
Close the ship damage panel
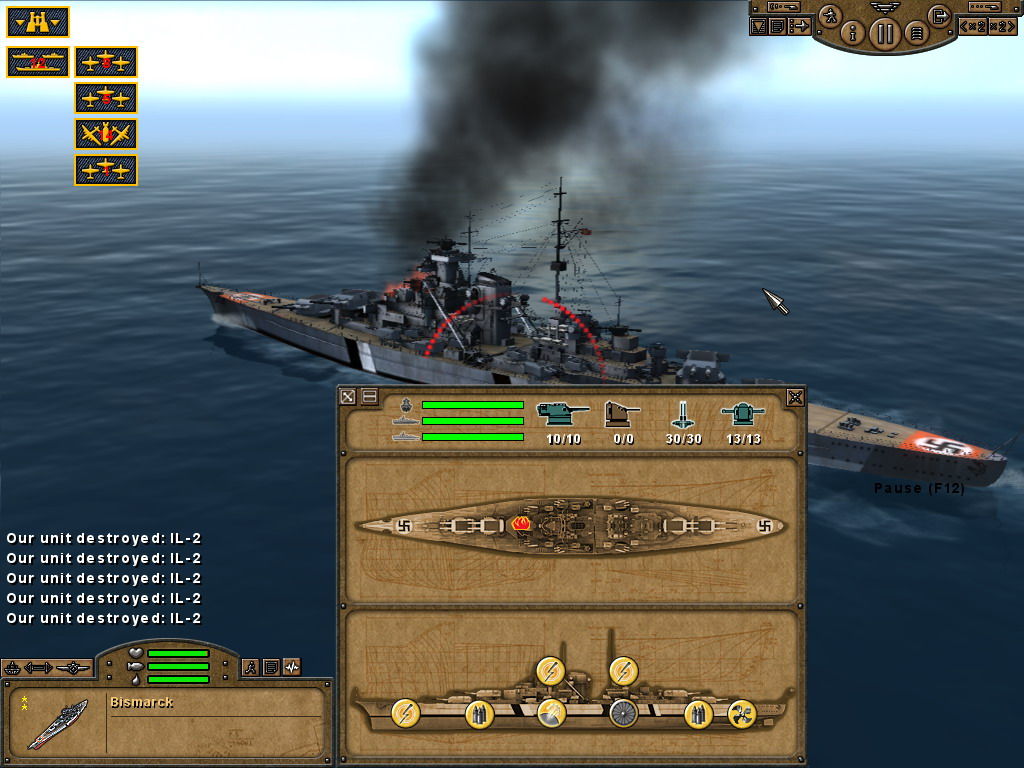(x=795, y=397)
